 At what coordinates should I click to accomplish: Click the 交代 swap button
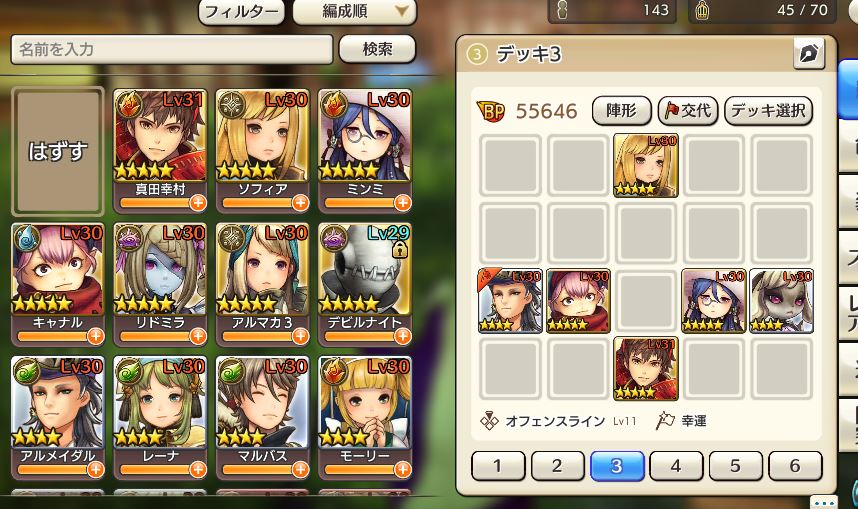point(687,111)
